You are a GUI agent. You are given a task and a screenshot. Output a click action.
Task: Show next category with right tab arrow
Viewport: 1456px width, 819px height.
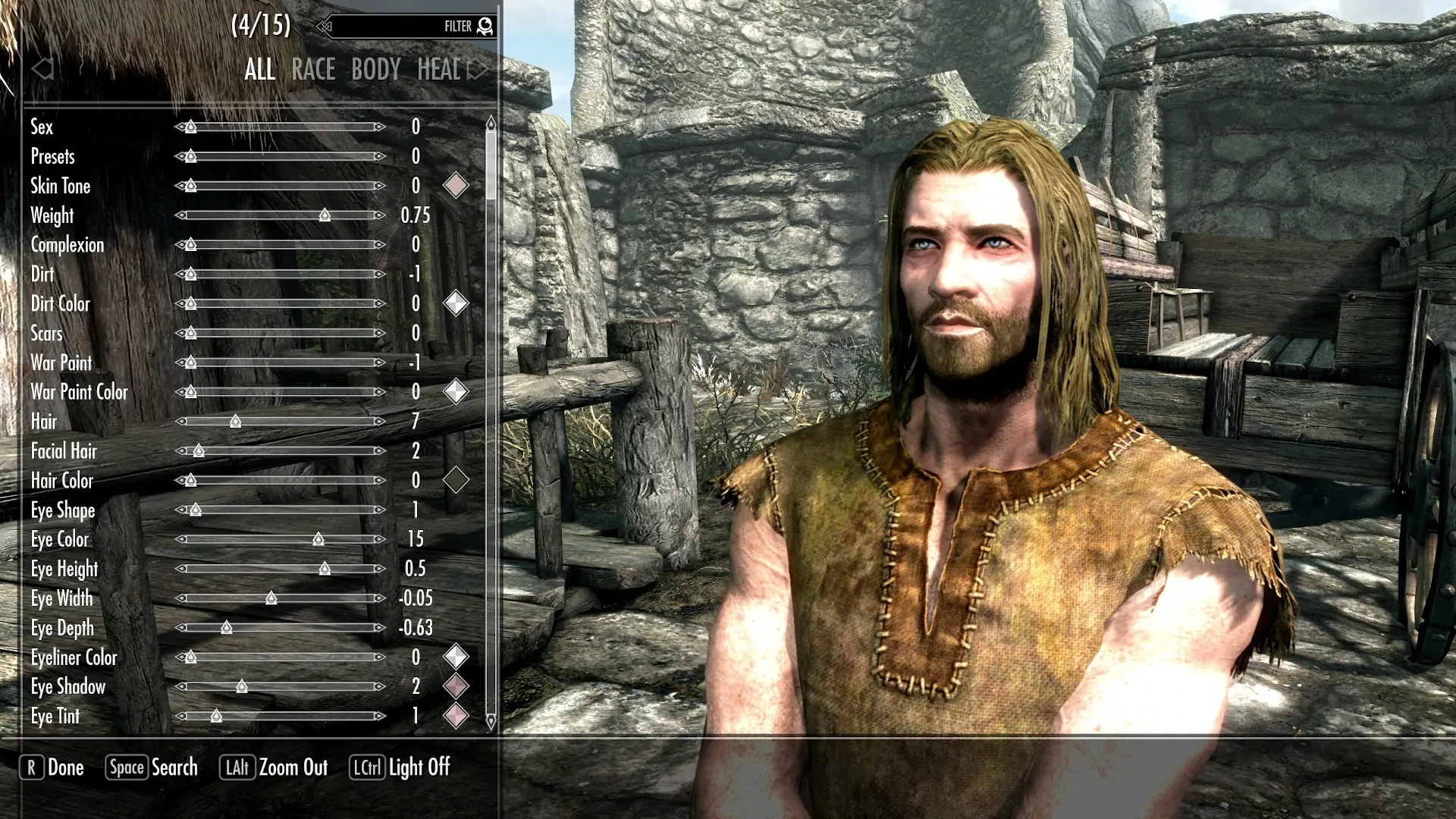pyautogui.click(x=478, y=70)
